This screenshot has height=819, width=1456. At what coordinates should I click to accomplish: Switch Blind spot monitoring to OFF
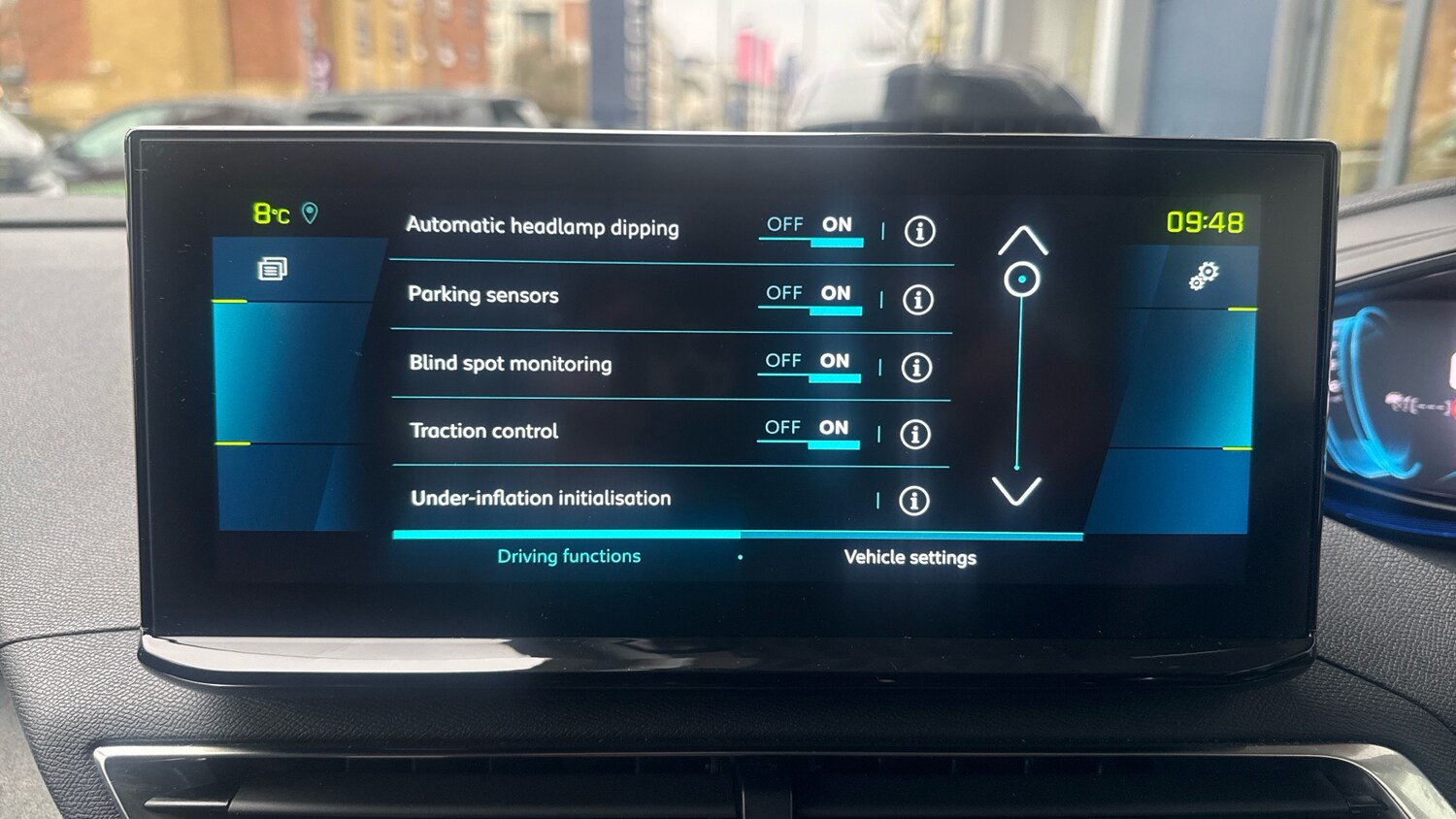point(782,360)
